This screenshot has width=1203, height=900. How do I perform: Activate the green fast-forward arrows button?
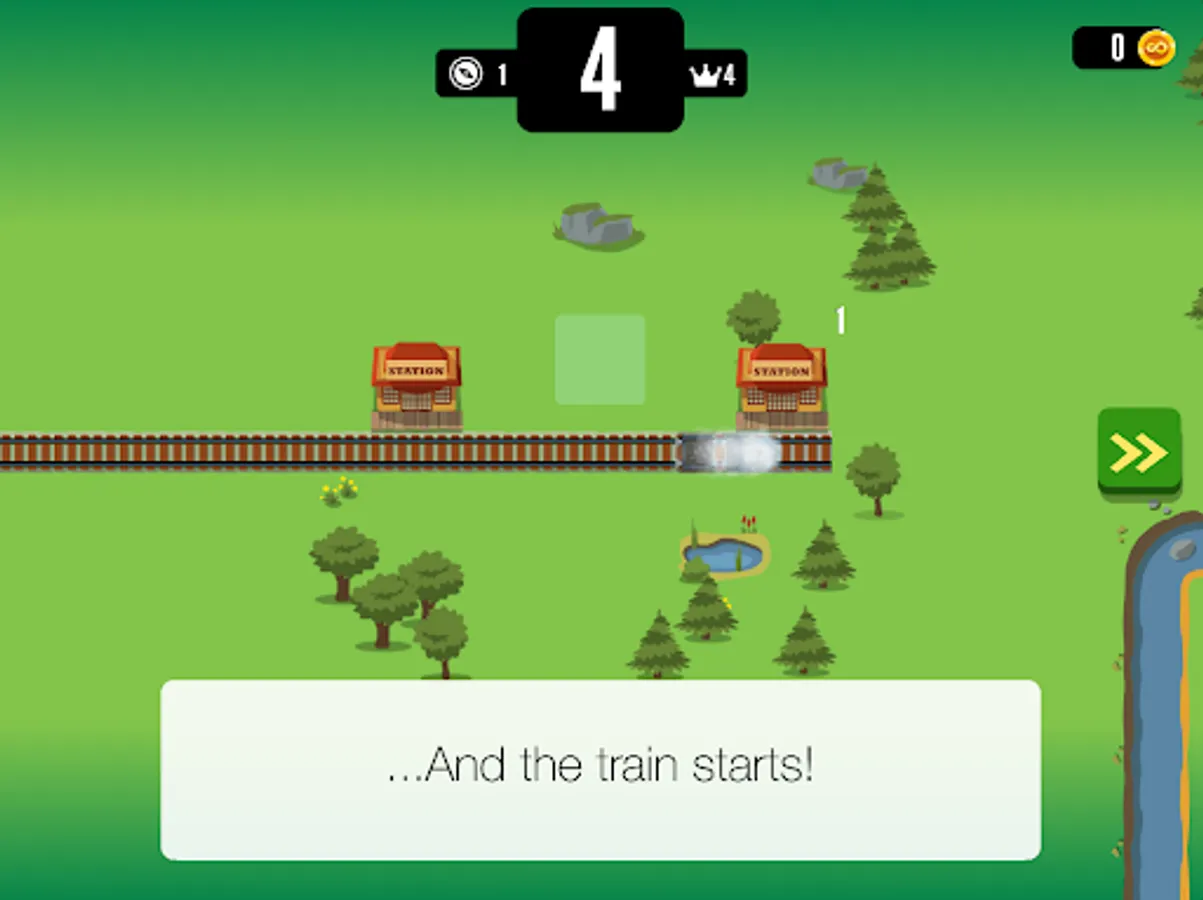tap(1138, 452)
